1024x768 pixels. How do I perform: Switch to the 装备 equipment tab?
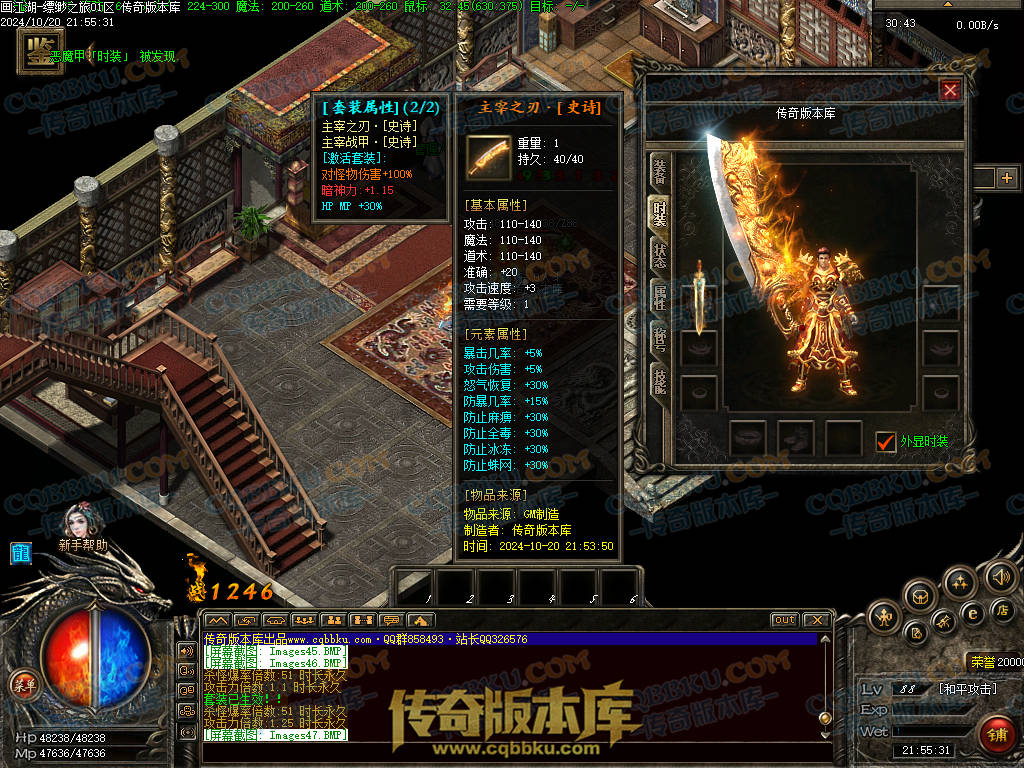pos(659,172)
